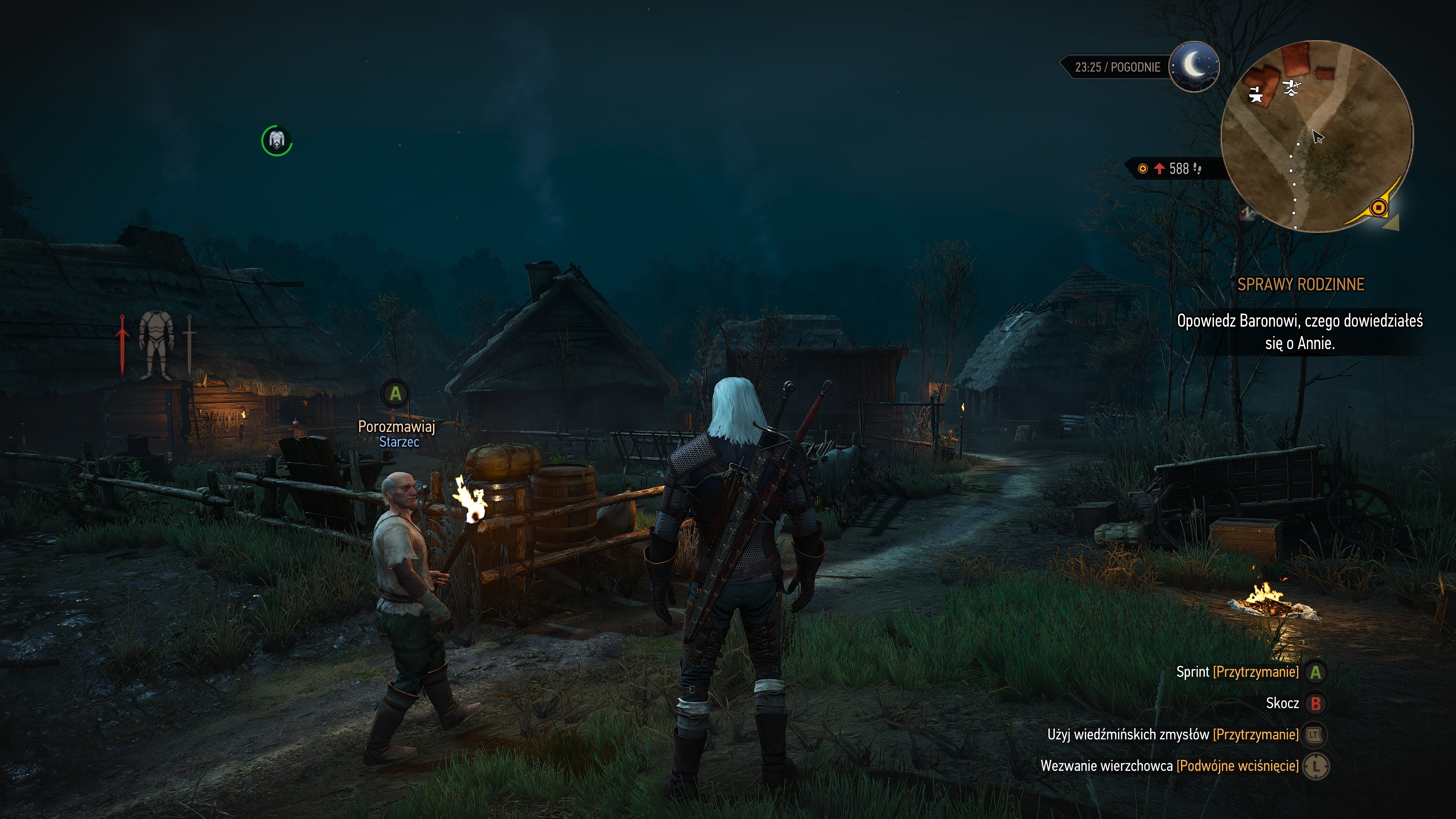Click the Porozmawiaj Starzec interaction label
Image resolution: width=1456 pixels, height=819 pixels.
click(397, 433)
